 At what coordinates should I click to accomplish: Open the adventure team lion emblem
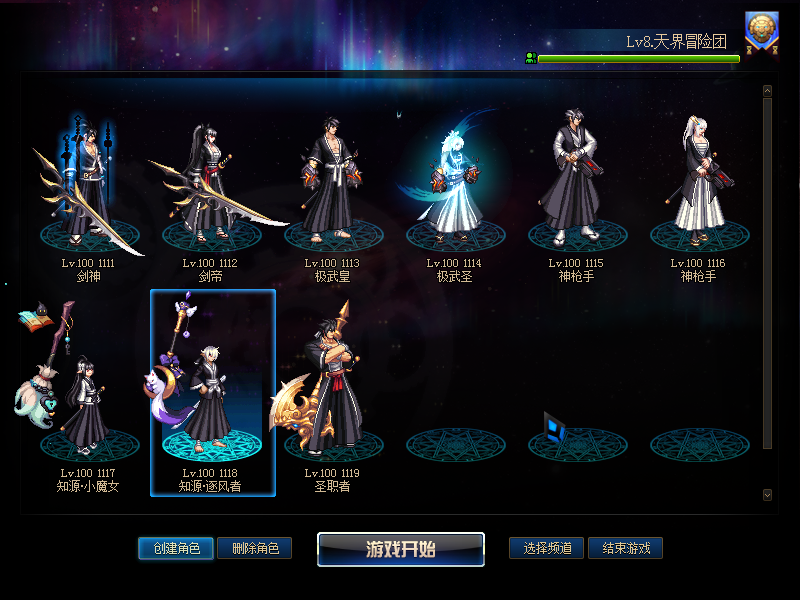tap(762, 32)
